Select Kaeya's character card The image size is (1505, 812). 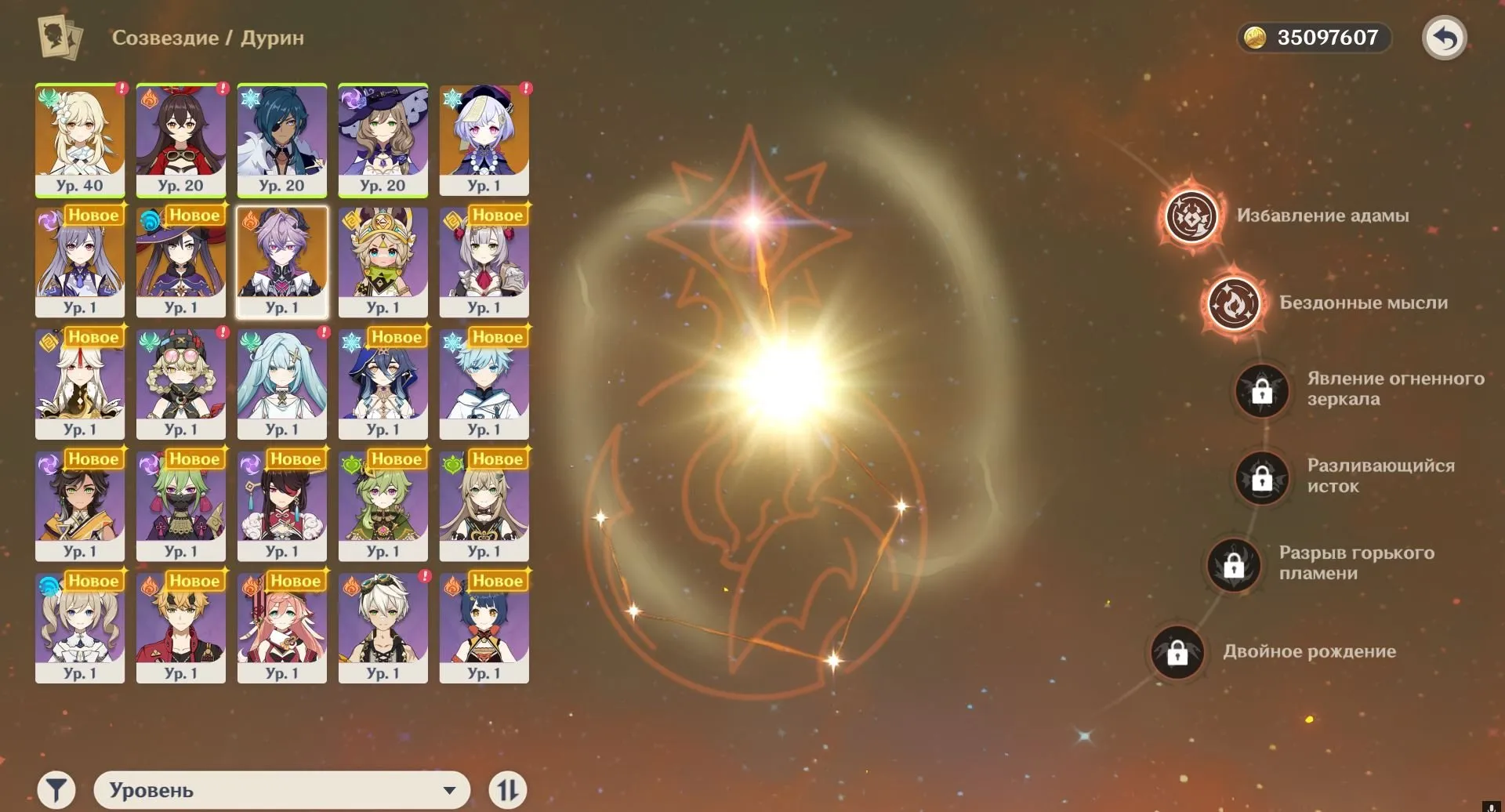click(x=281, y=140)
